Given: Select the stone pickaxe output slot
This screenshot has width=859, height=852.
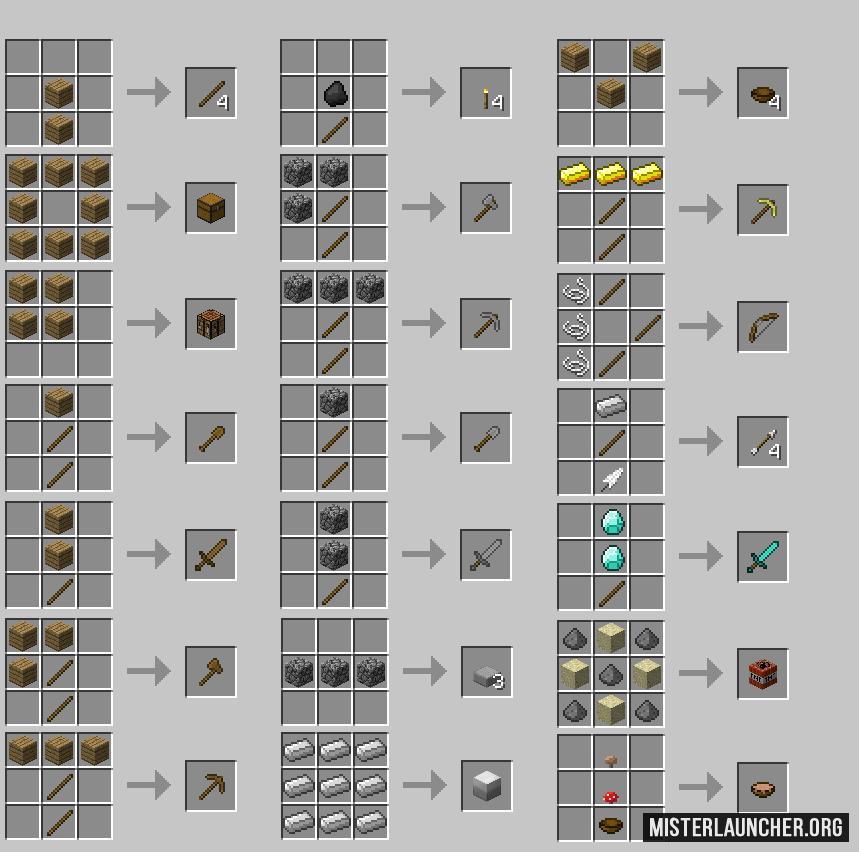Looking at the screenshot, I should 486,324.
